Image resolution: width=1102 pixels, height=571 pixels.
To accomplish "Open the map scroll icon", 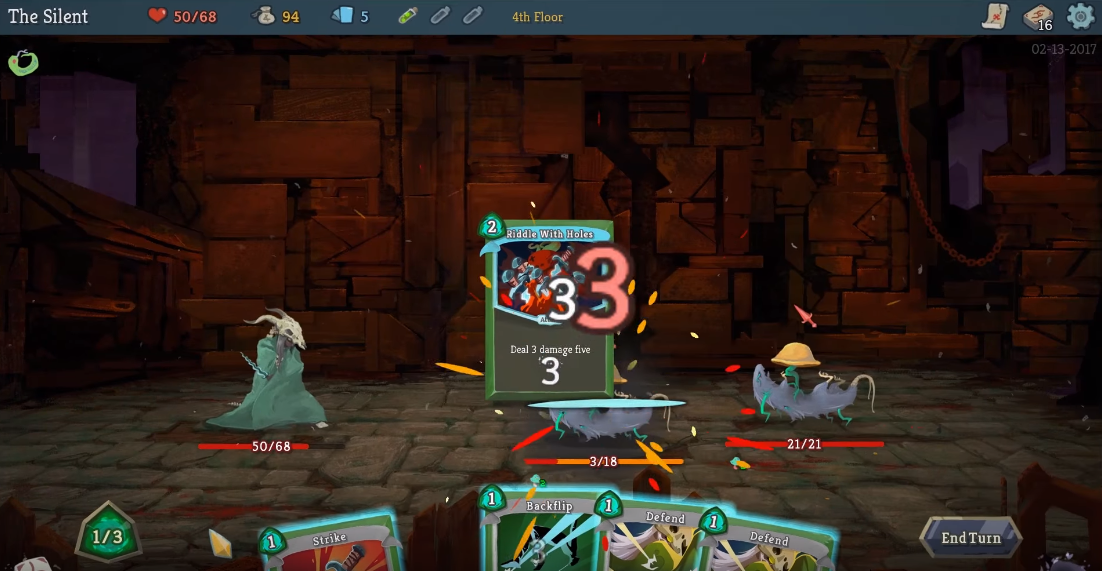I will 996,16.
